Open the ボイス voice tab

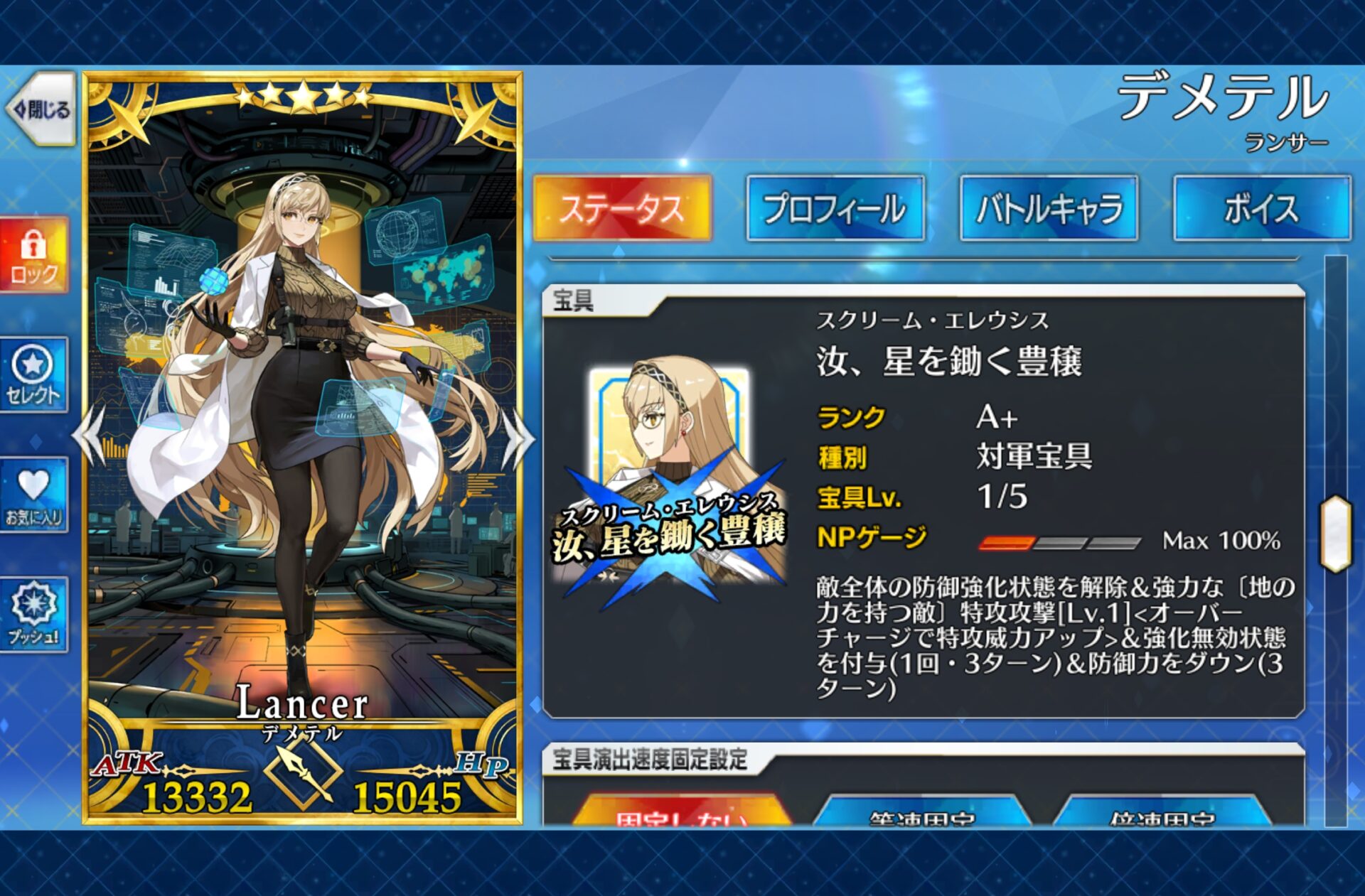(x=1262, y=208)
